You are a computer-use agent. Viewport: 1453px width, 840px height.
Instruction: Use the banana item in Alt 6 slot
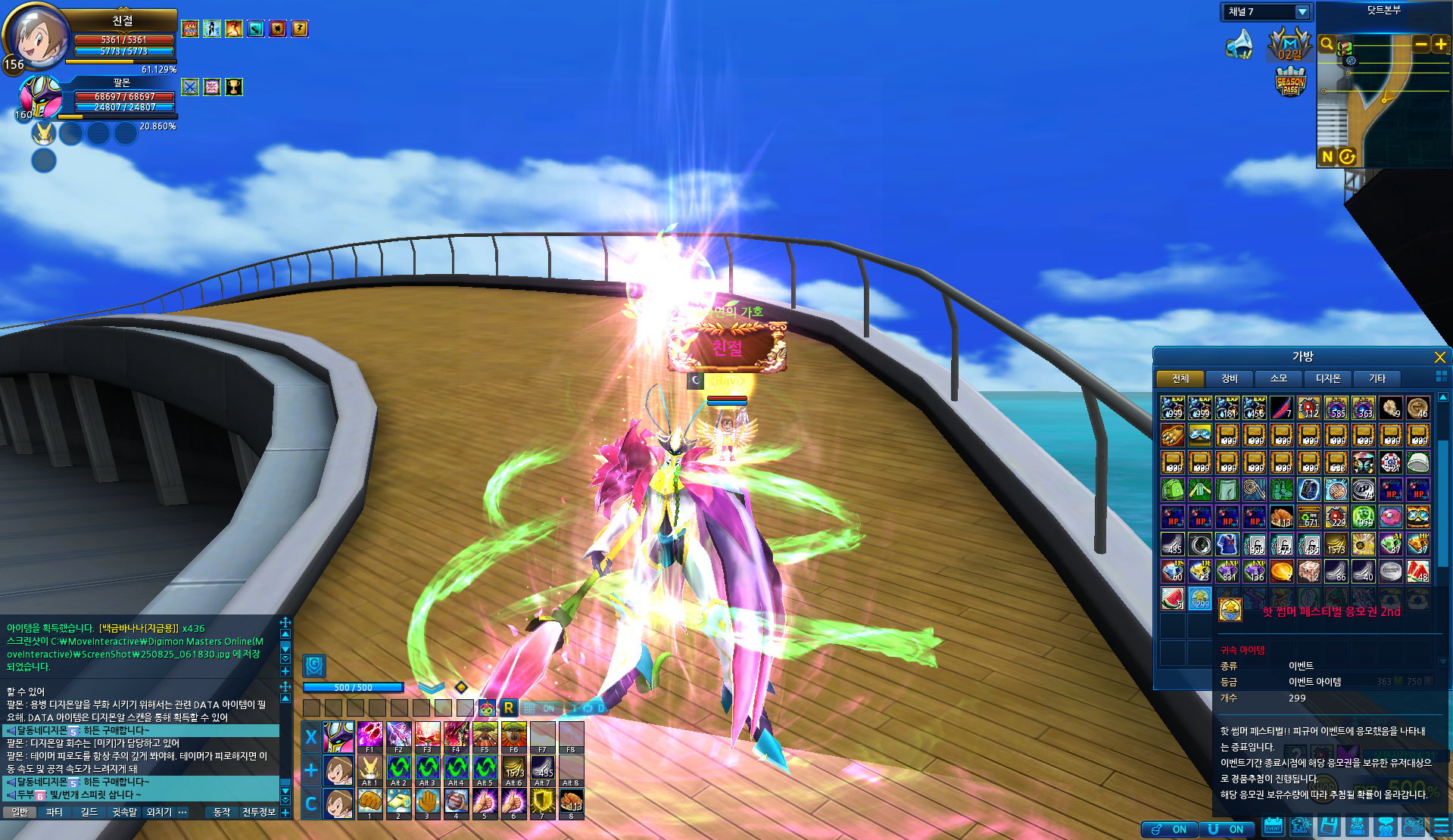pyautogui.click(x=514, y=769)
